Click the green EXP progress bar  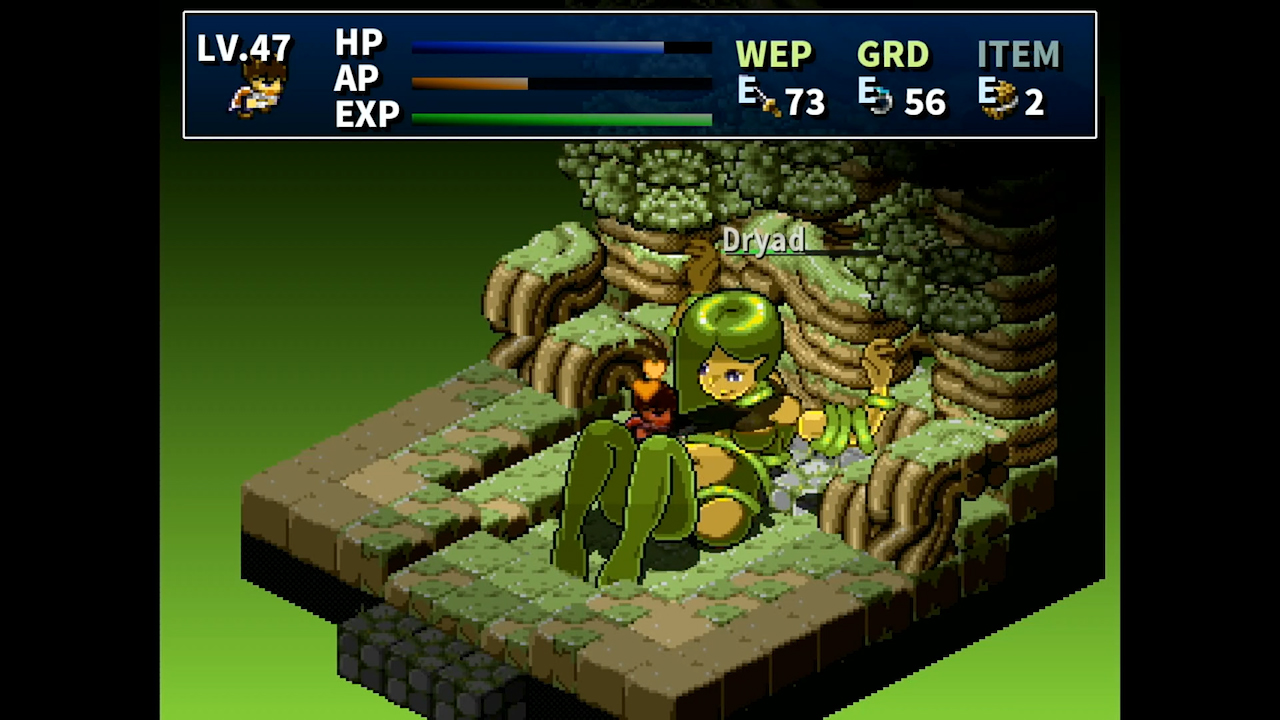point(560,118)
